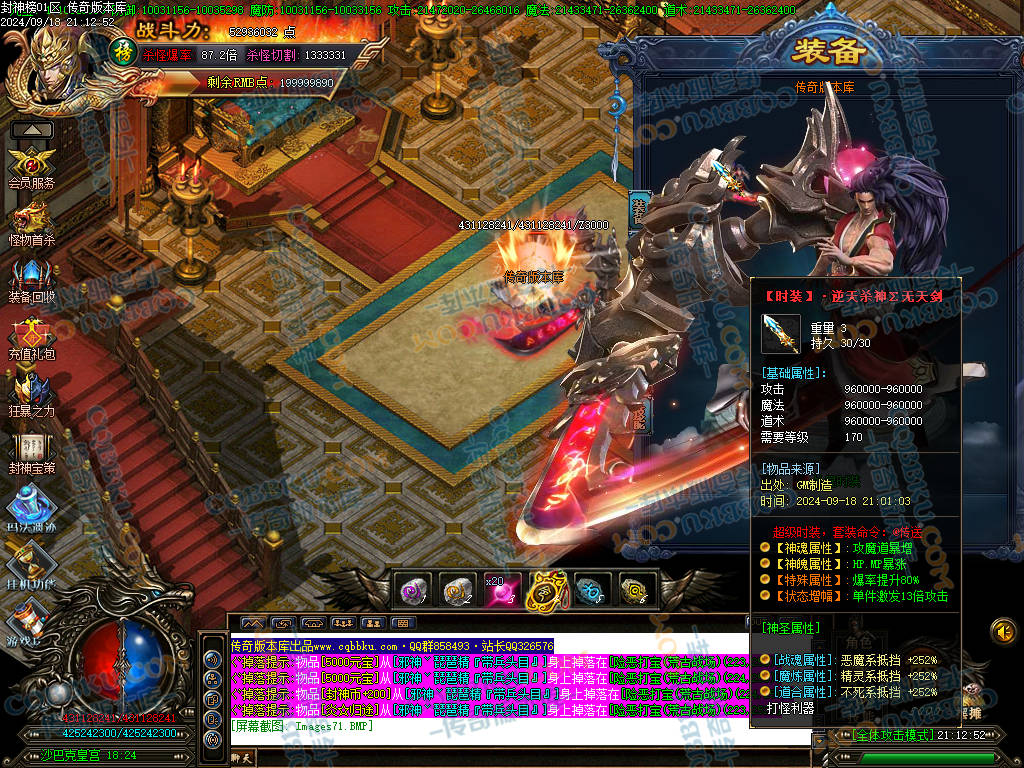Use the orange-swirl stone in hotbar slot 2
This screenshot has width=1024, height=768.
[458, 590]
